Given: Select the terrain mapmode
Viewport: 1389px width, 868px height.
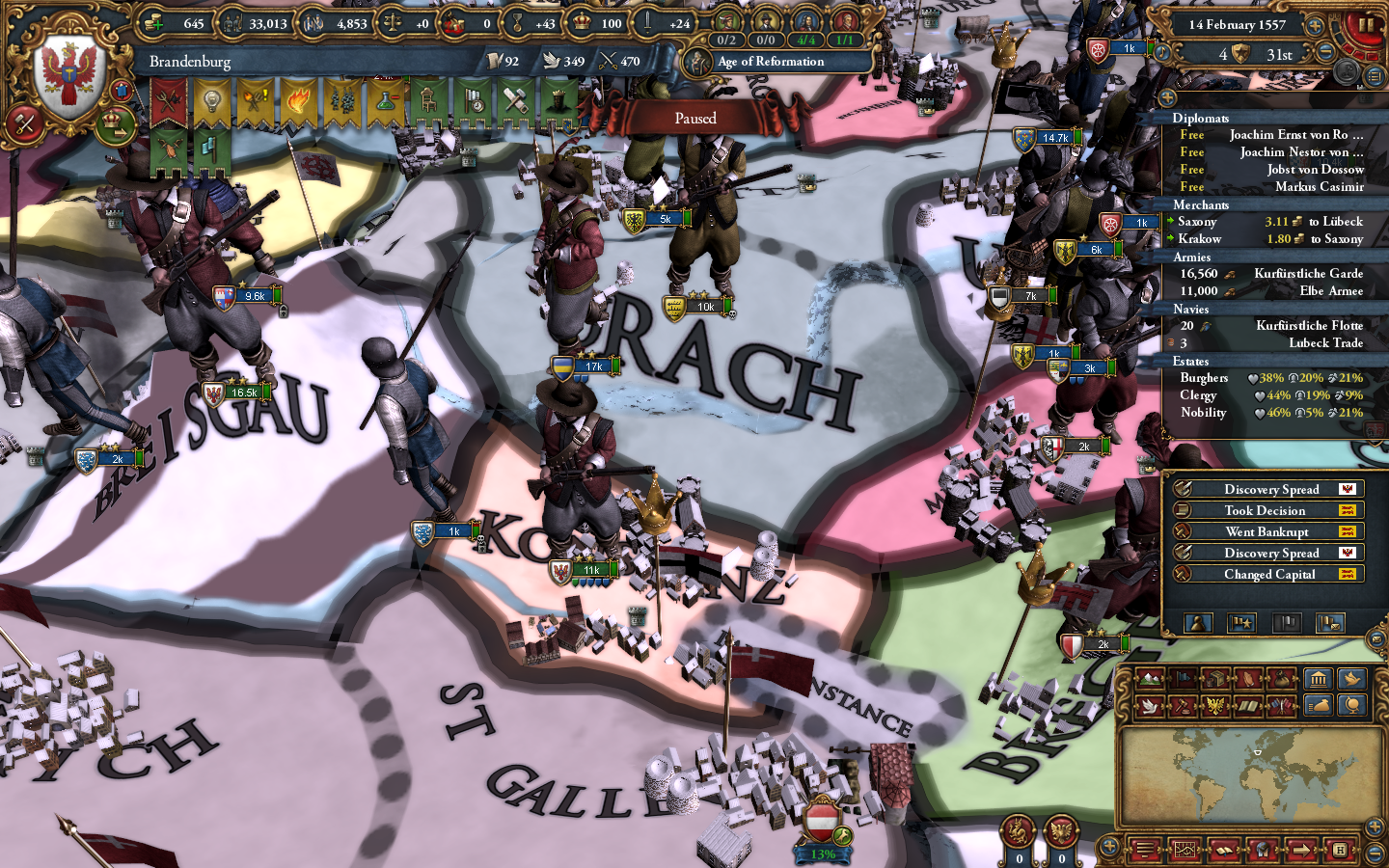Looking at the screenshot, I should tap(1149, 678).
